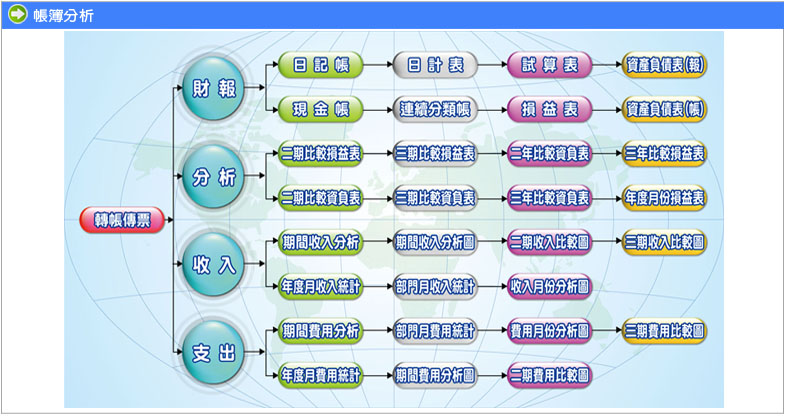The width and height of the screenshot is (786, 416).
Task: Choose the 收入 category orb
Action: point(214,265)
